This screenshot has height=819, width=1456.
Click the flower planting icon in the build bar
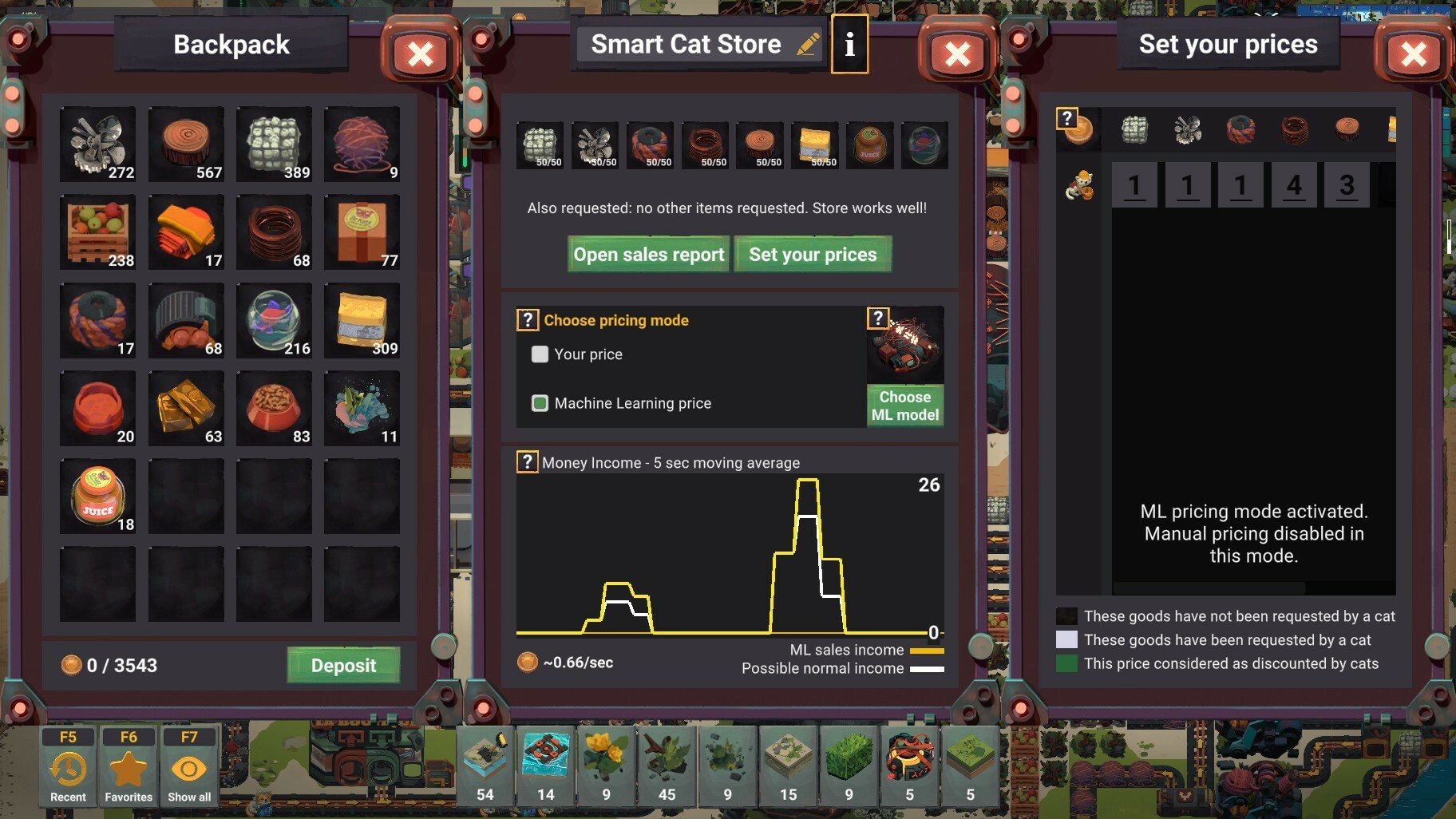click(607, 762)
